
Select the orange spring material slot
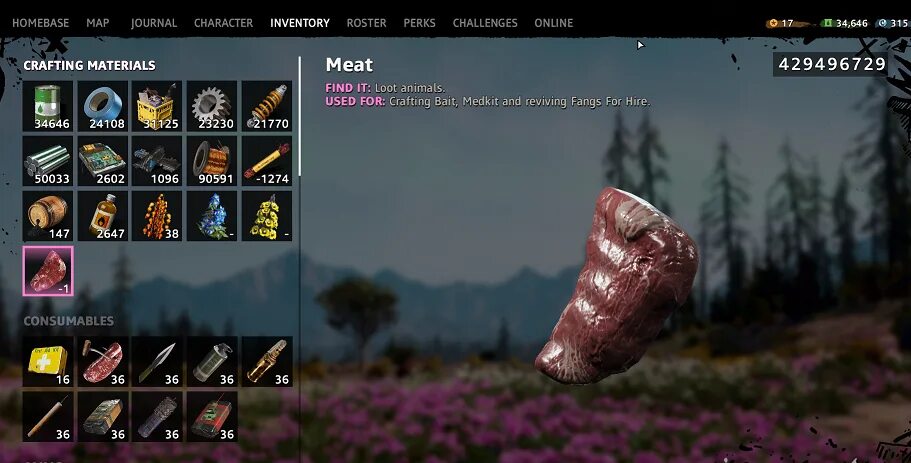[267, 106]
